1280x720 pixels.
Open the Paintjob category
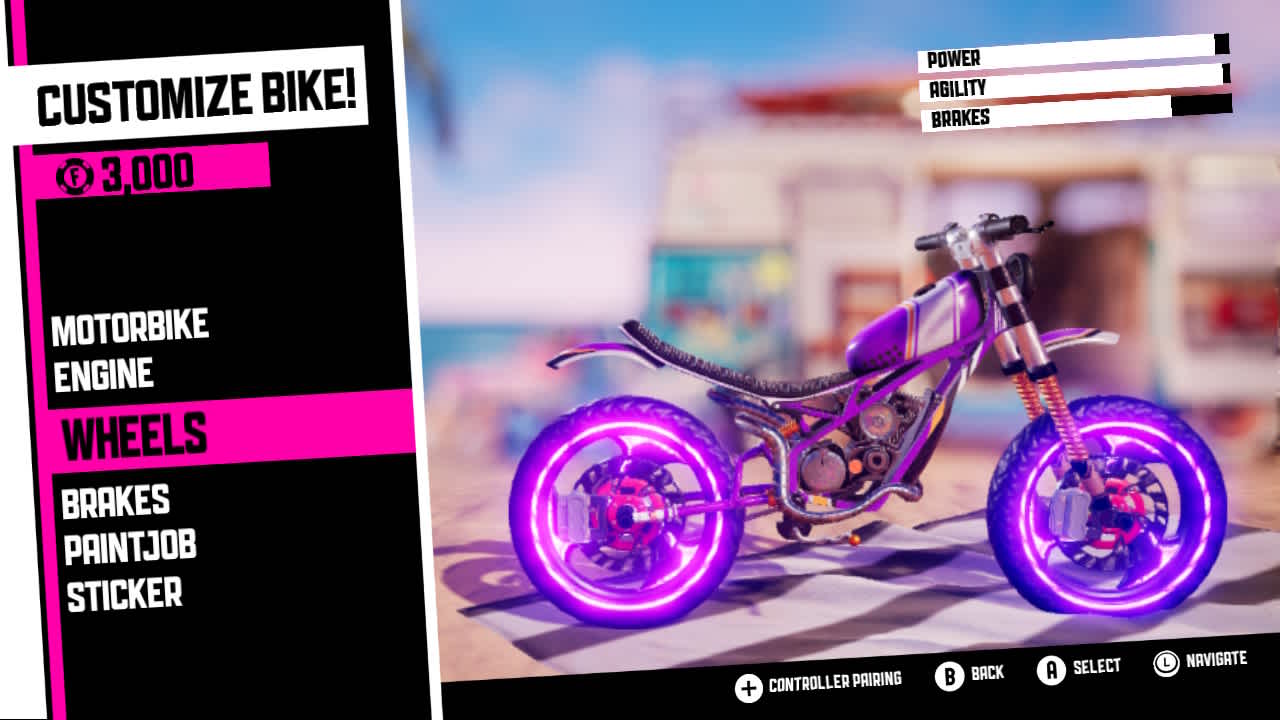[130, 546]
